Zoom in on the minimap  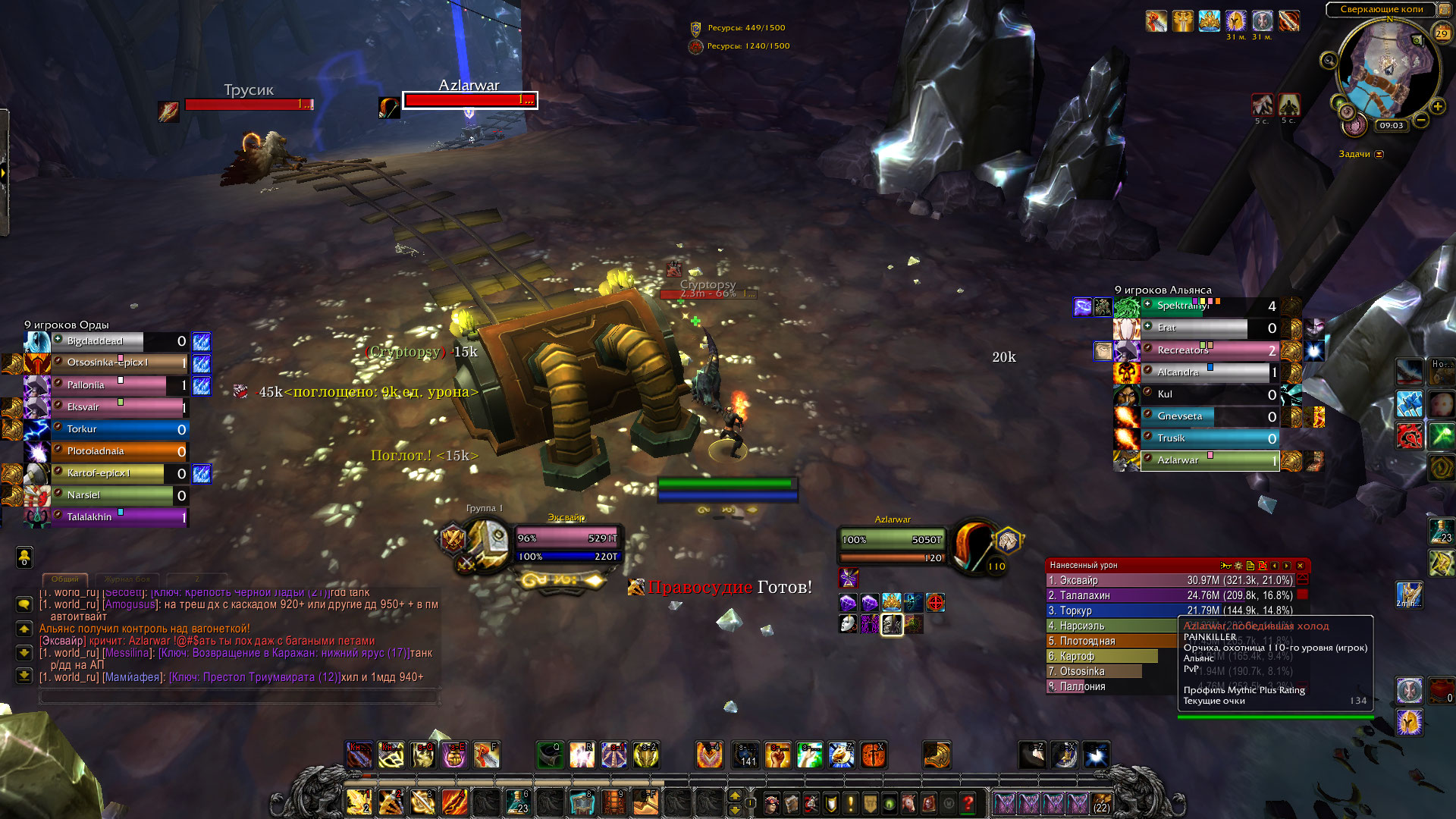point(1437,107)
